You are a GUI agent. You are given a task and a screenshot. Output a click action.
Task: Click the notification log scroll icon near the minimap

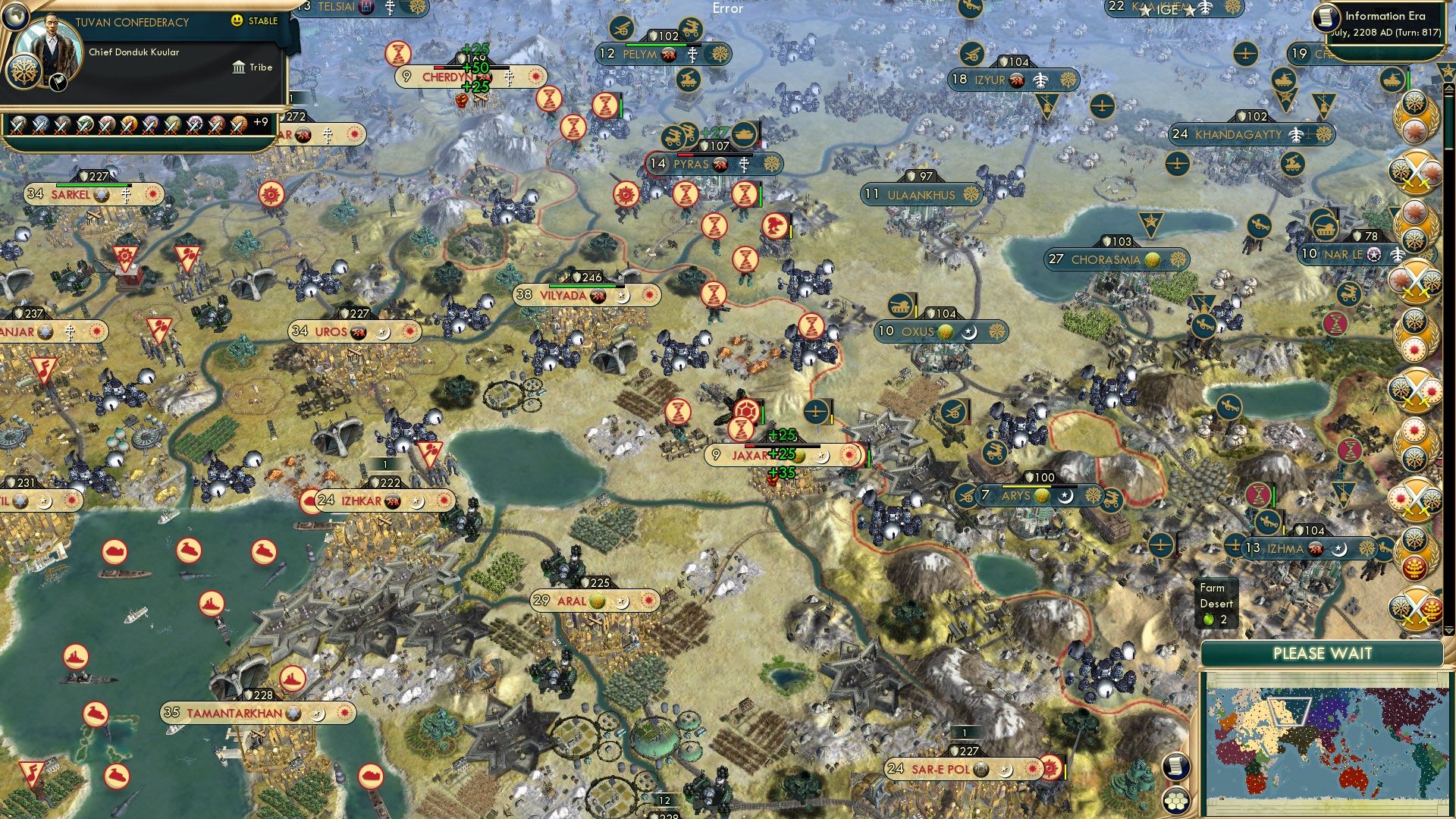click(x=1176, y=767)
